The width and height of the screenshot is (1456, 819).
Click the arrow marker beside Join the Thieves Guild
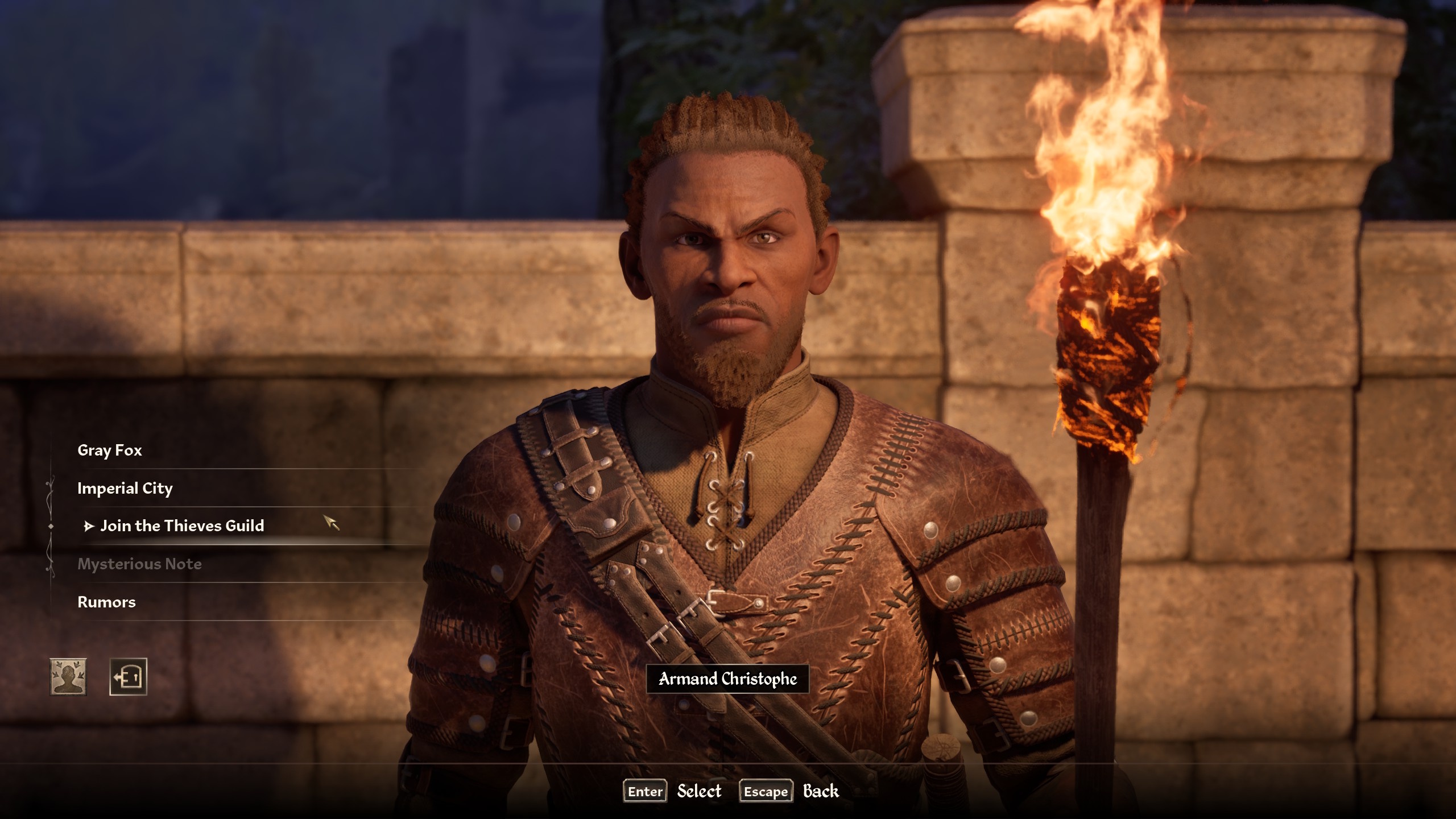[x=89, y=526]
